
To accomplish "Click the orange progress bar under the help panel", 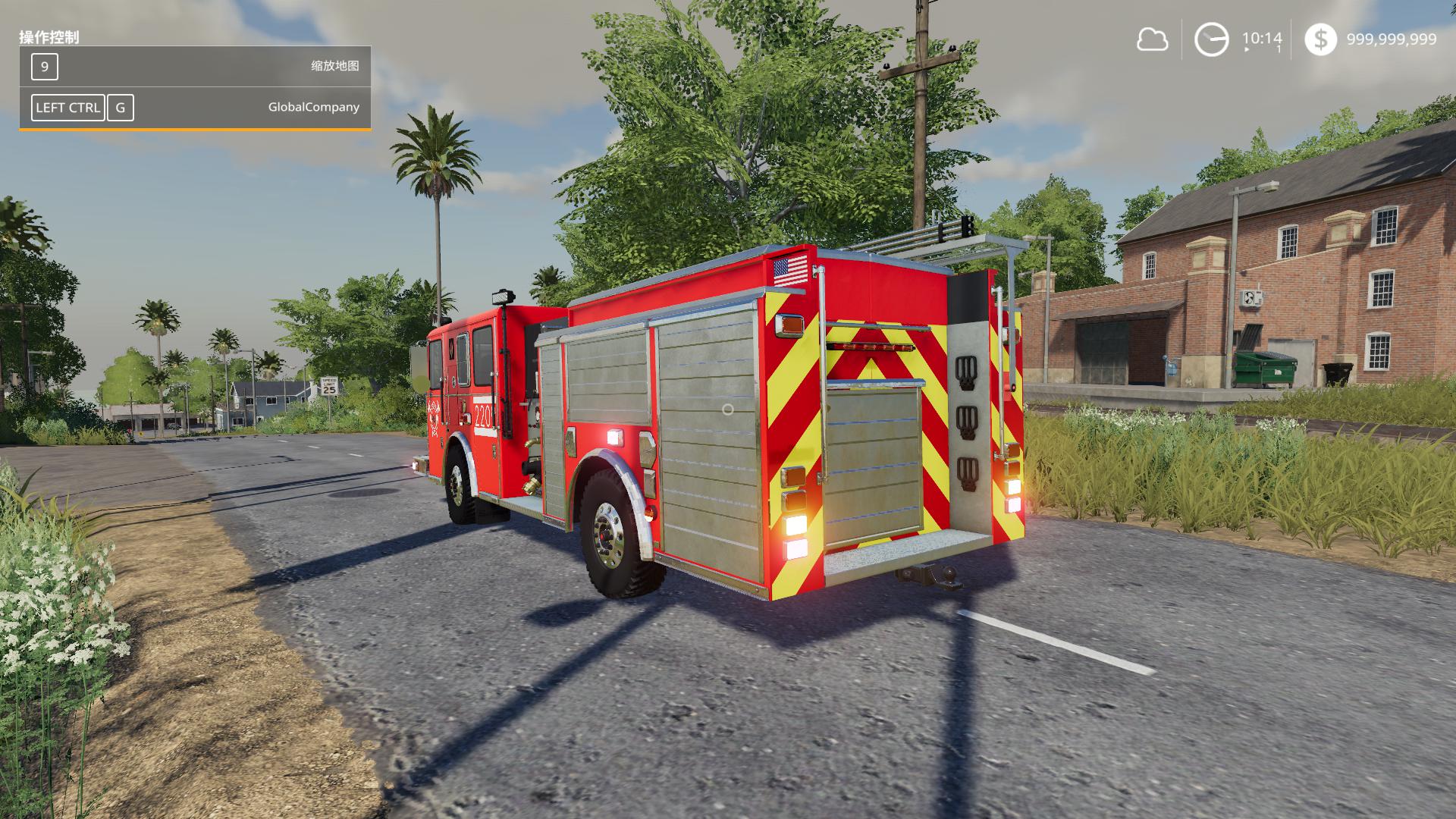I will coord(193,130).
